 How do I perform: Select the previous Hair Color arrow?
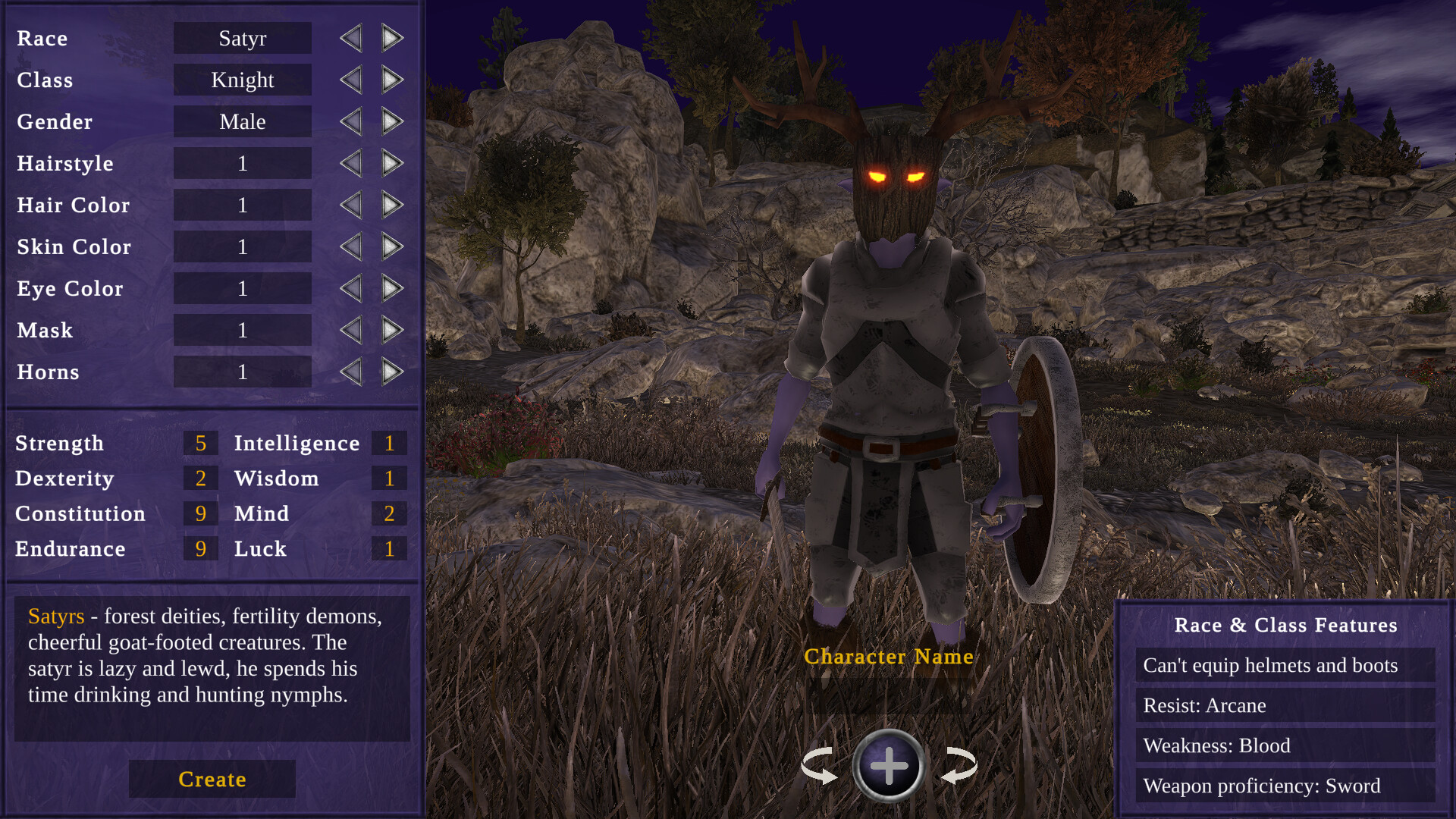350,205
